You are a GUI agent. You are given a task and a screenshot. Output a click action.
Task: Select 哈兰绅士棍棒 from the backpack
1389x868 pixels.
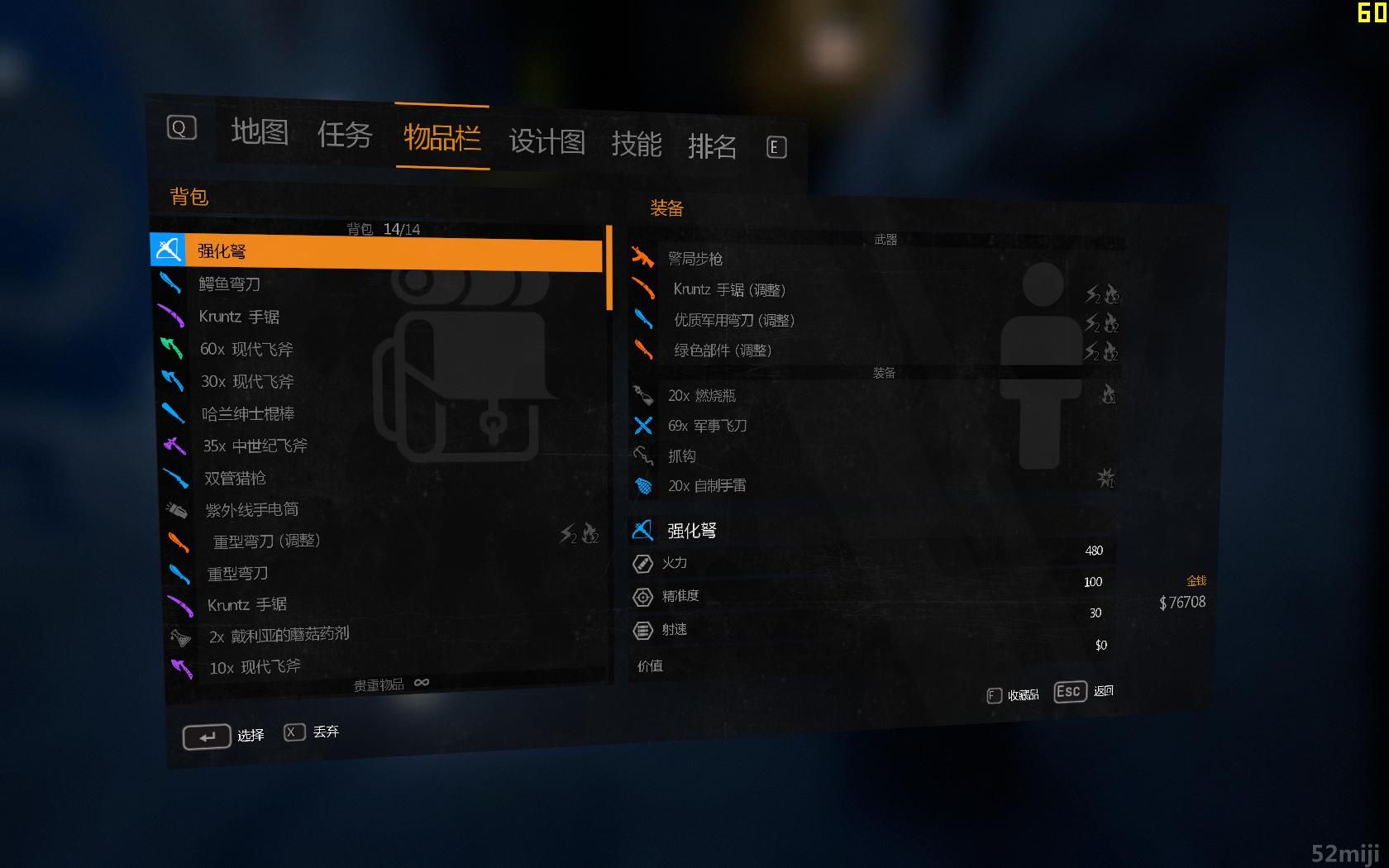pyautogui.click(x=248, y=413)
